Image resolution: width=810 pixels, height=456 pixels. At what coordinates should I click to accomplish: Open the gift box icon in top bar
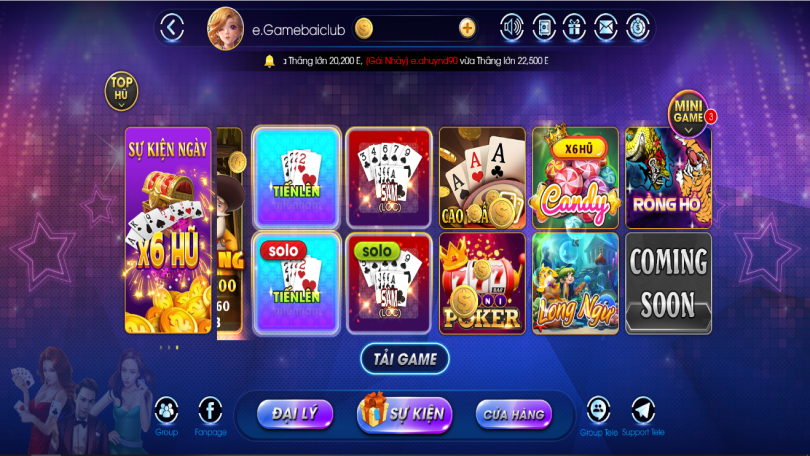(x=574, y=28)
